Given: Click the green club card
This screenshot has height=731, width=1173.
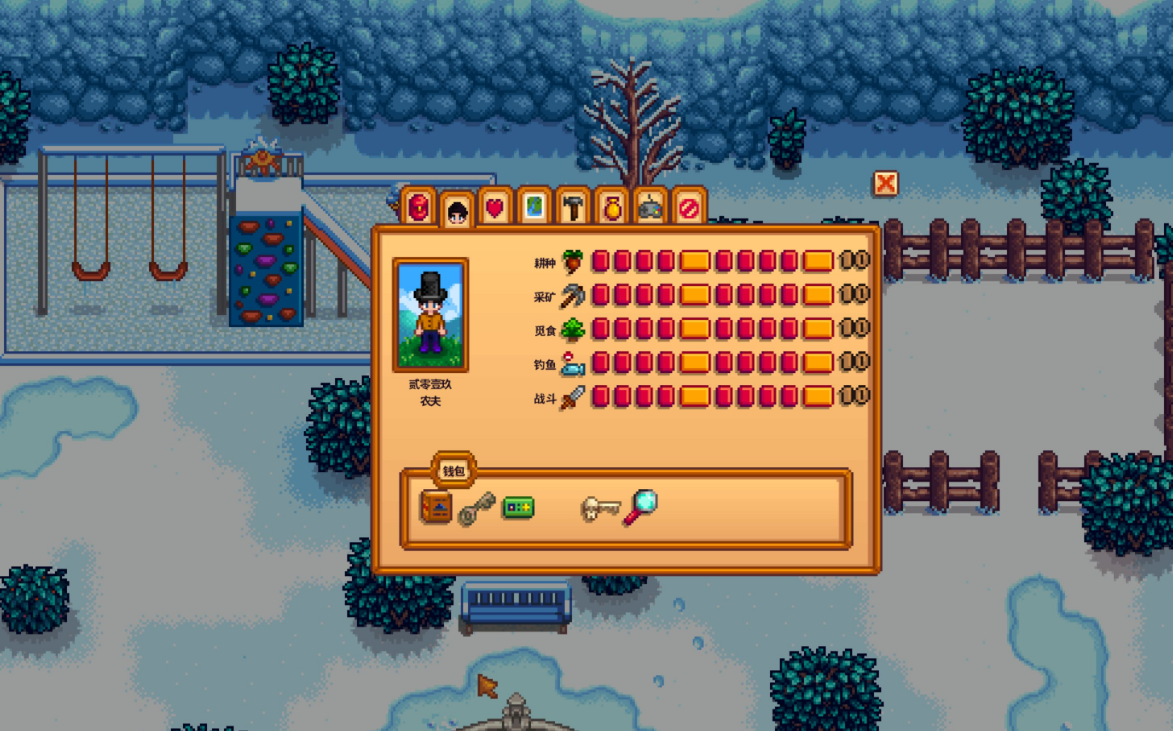Looking at the screenshot, I should [518, 507].
